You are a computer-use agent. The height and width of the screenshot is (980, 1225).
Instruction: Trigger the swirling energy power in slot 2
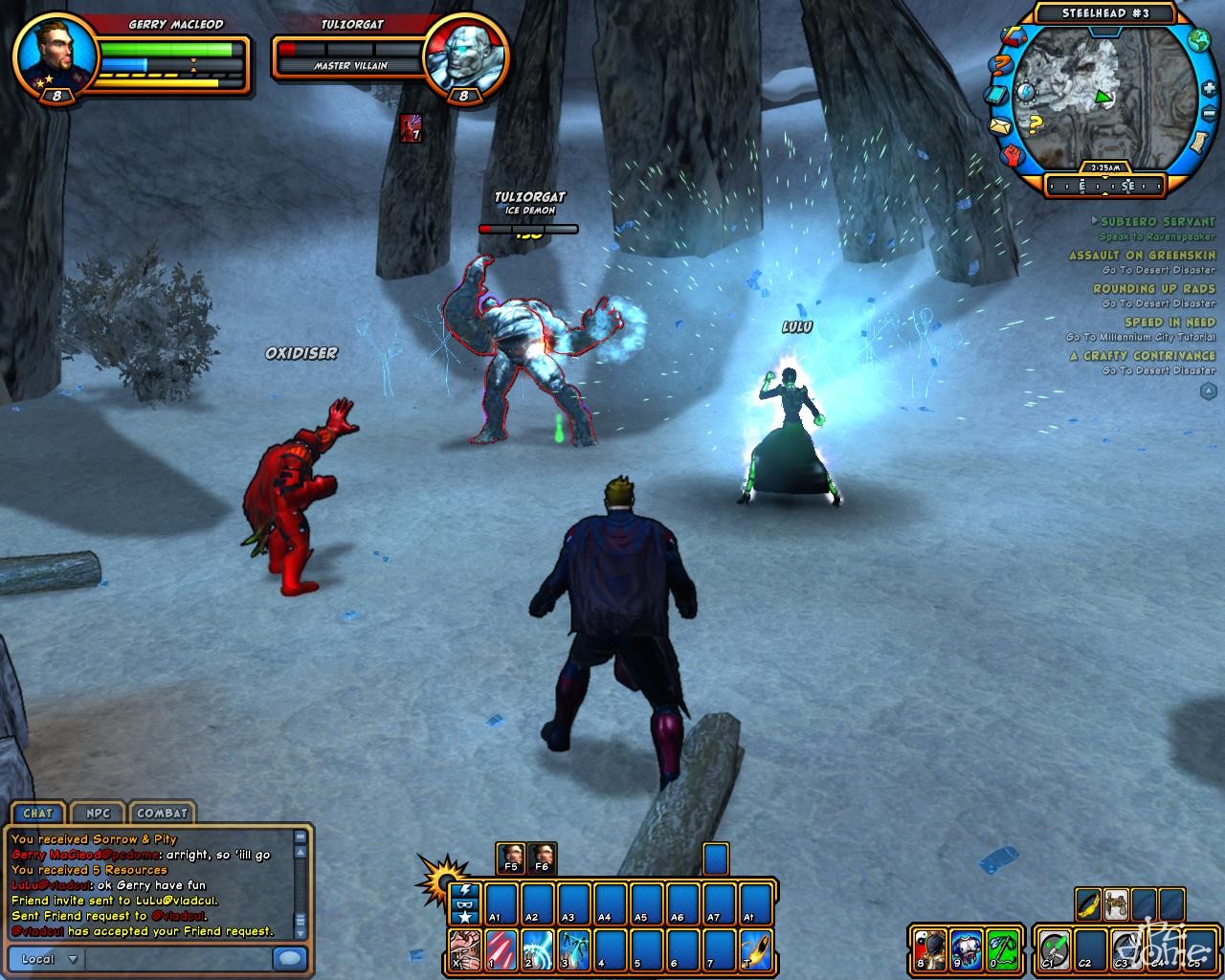(538, 949)
